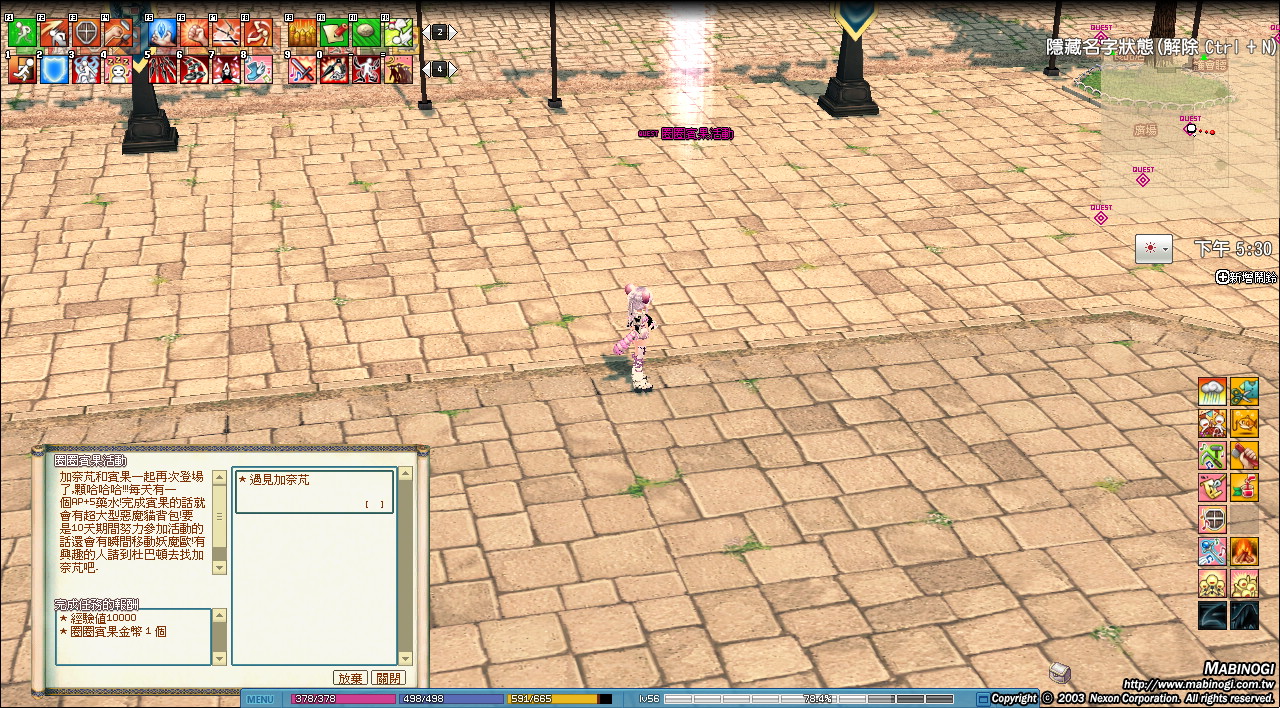Use the campfire skill icon
The image size is (1280, 708).
pos(1244,551)
